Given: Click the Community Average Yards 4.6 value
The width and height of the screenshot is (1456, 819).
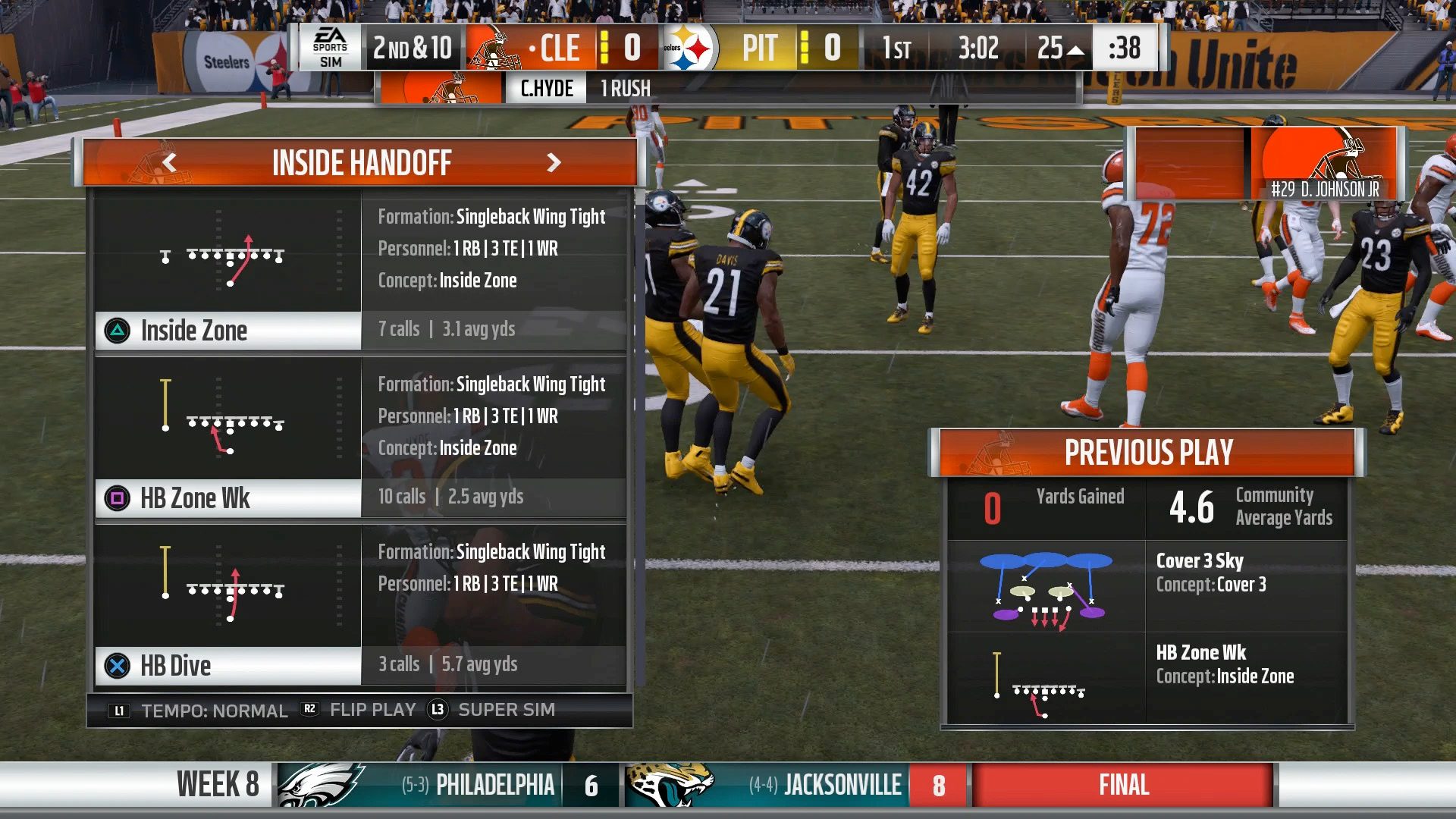Looking at the screenshot, I should 1192,508.
